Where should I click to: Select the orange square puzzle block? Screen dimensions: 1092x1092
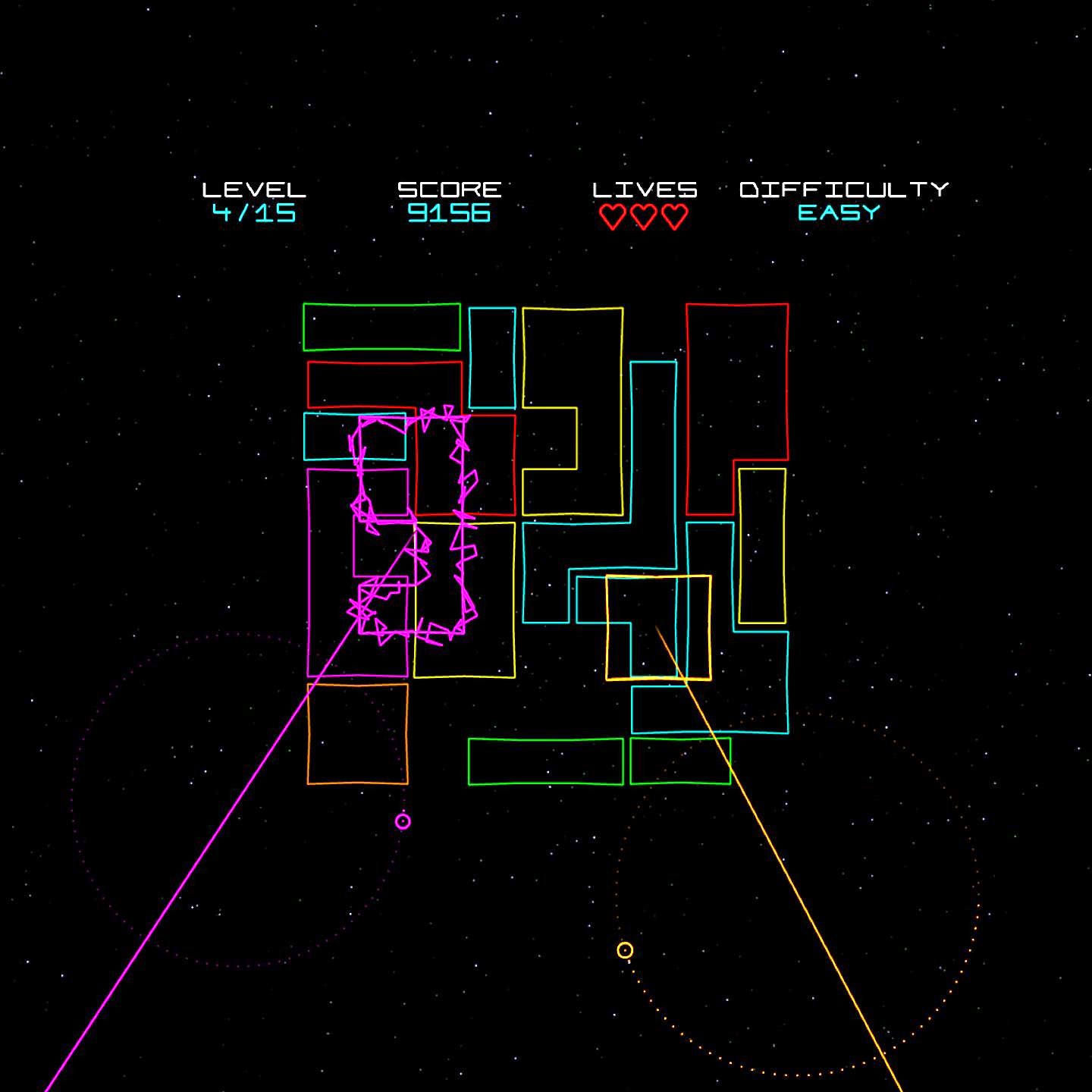[x=357, y=733]
